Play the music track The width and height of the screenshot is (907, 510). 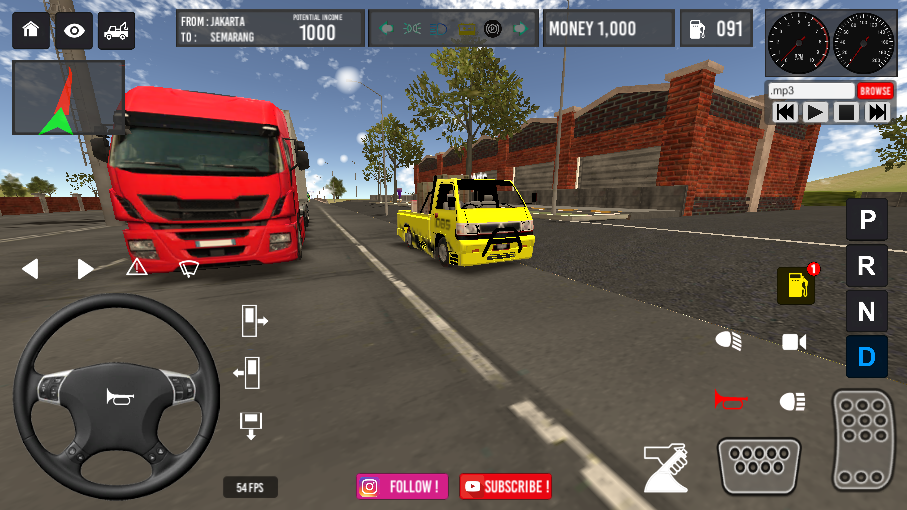817,112
